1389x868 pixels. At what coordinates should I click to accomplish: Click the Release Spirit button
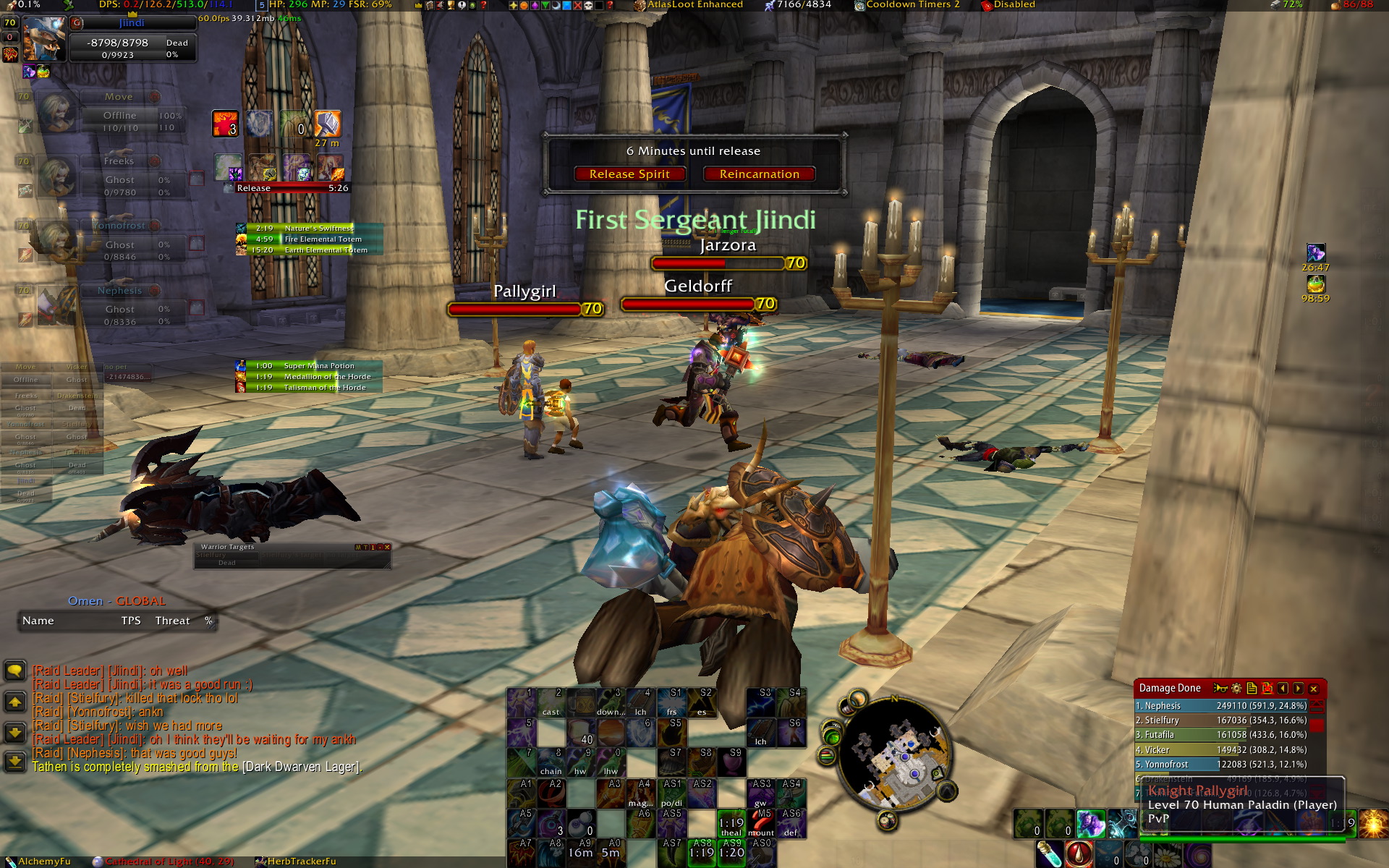coord(629,174)
